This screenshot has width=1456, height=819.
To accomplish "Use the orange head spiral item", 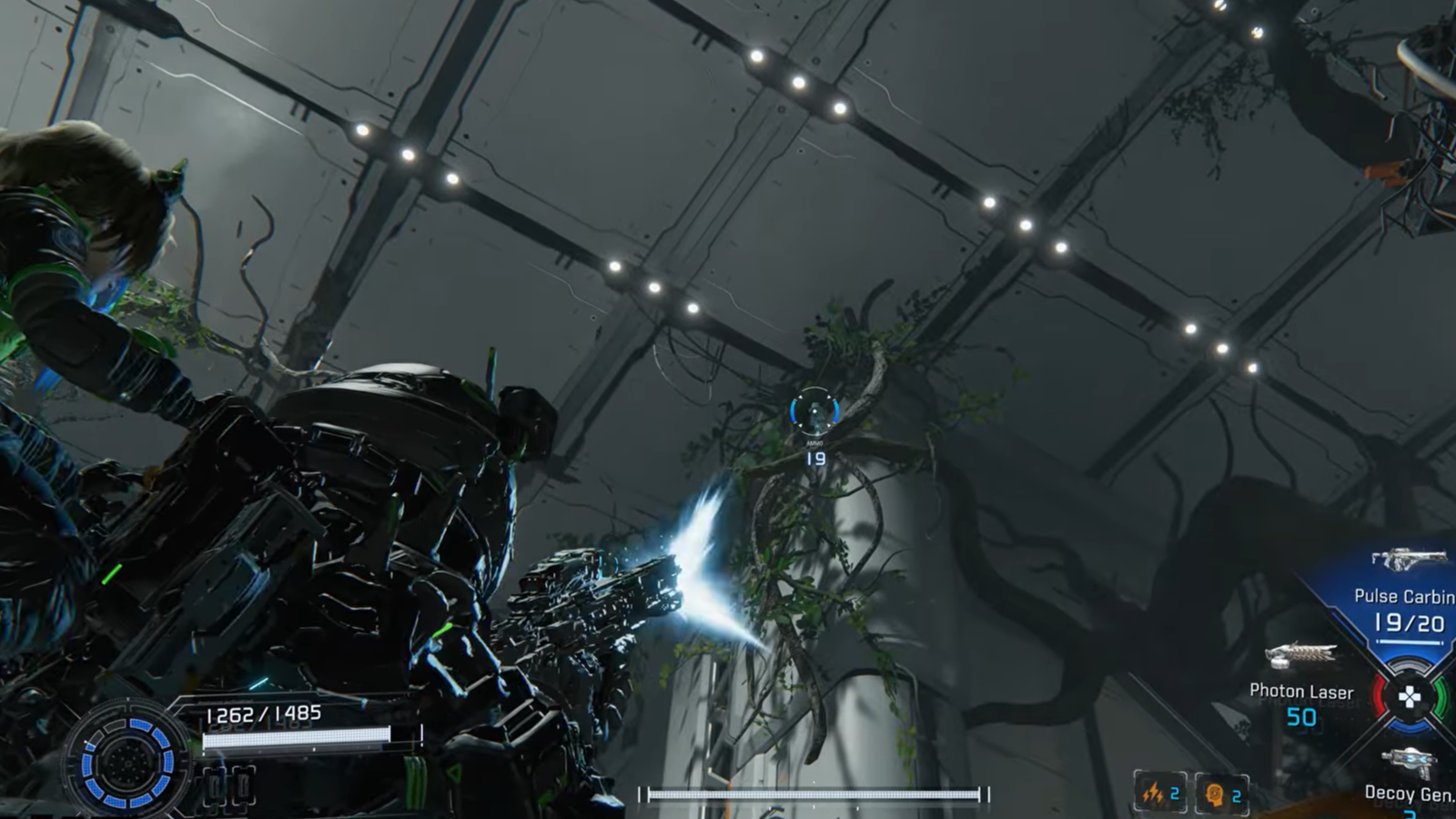I will pos(1214,794).
